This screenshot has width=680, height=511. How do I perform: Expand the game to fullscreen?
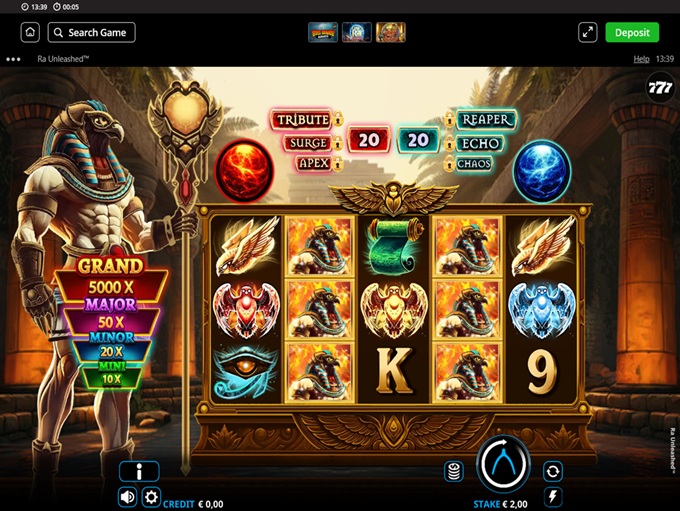(588, 32)
